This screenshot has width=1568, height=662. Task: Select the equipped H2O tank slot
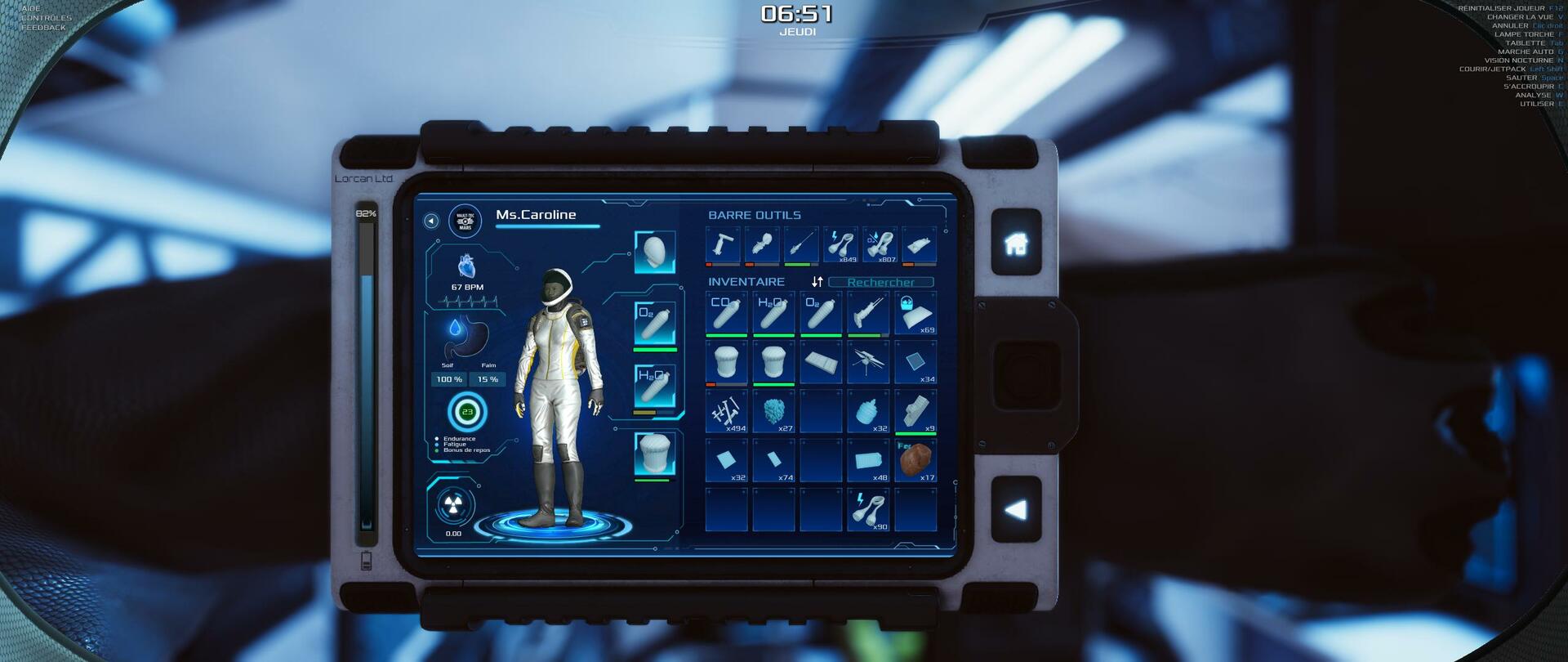point(655,386)
